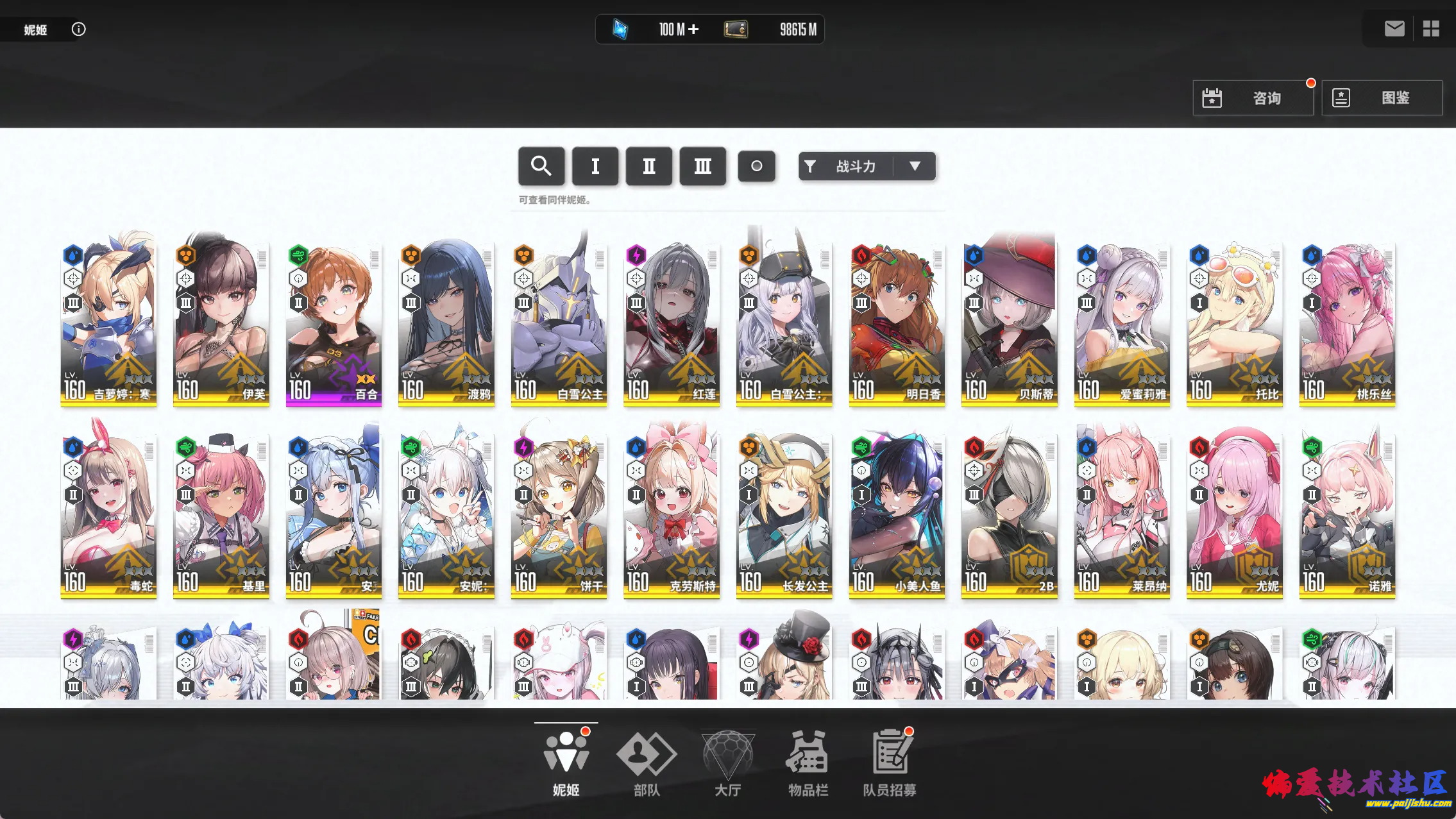The image size is (1456, 819).
Task: Click the plus icon next to gem currency
Action: click(x=695, y=29)
